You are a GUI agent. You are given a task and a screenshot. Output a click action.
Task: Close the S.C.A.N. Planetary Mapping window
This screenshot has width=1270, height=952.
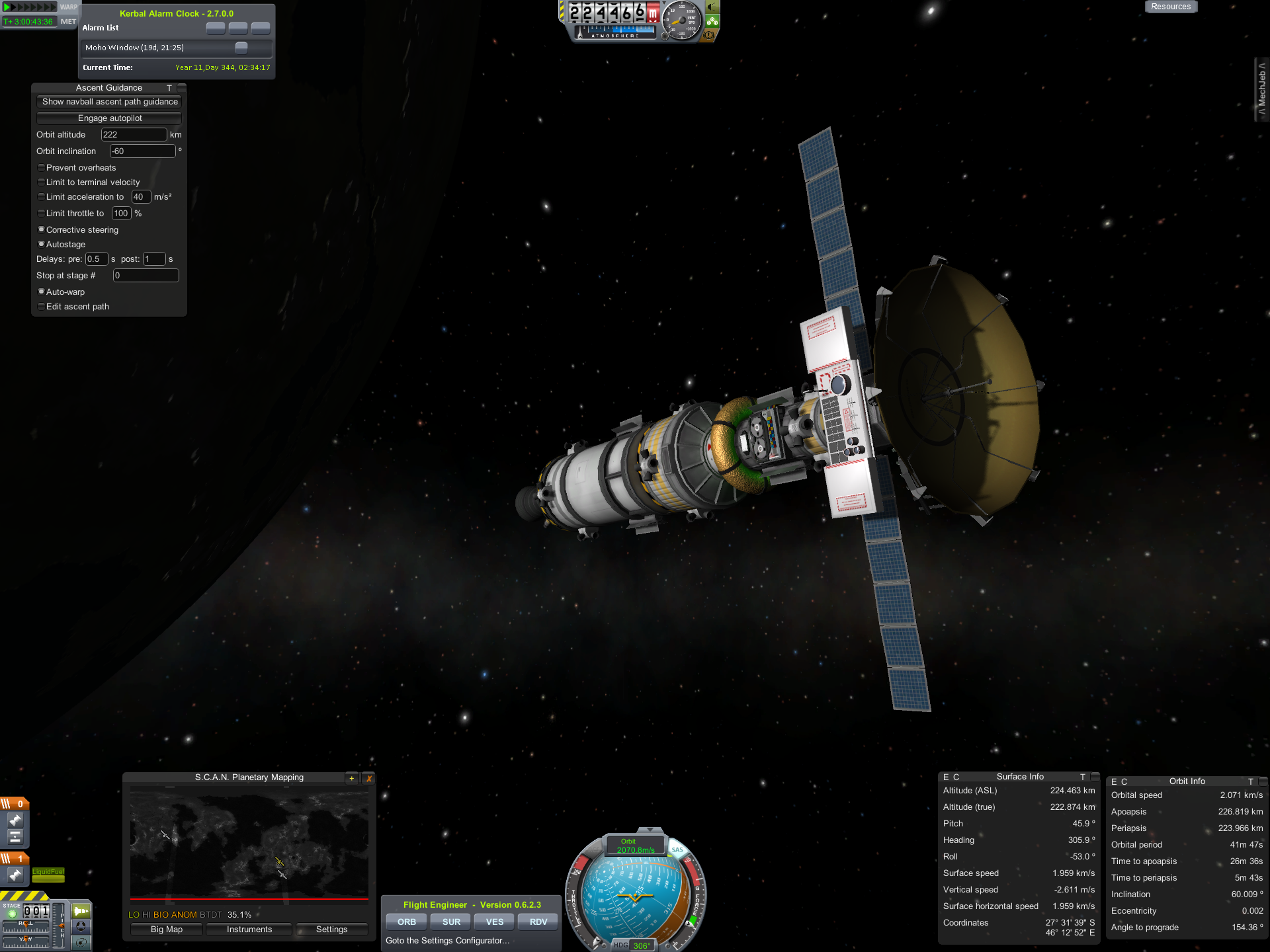point(369,778)
